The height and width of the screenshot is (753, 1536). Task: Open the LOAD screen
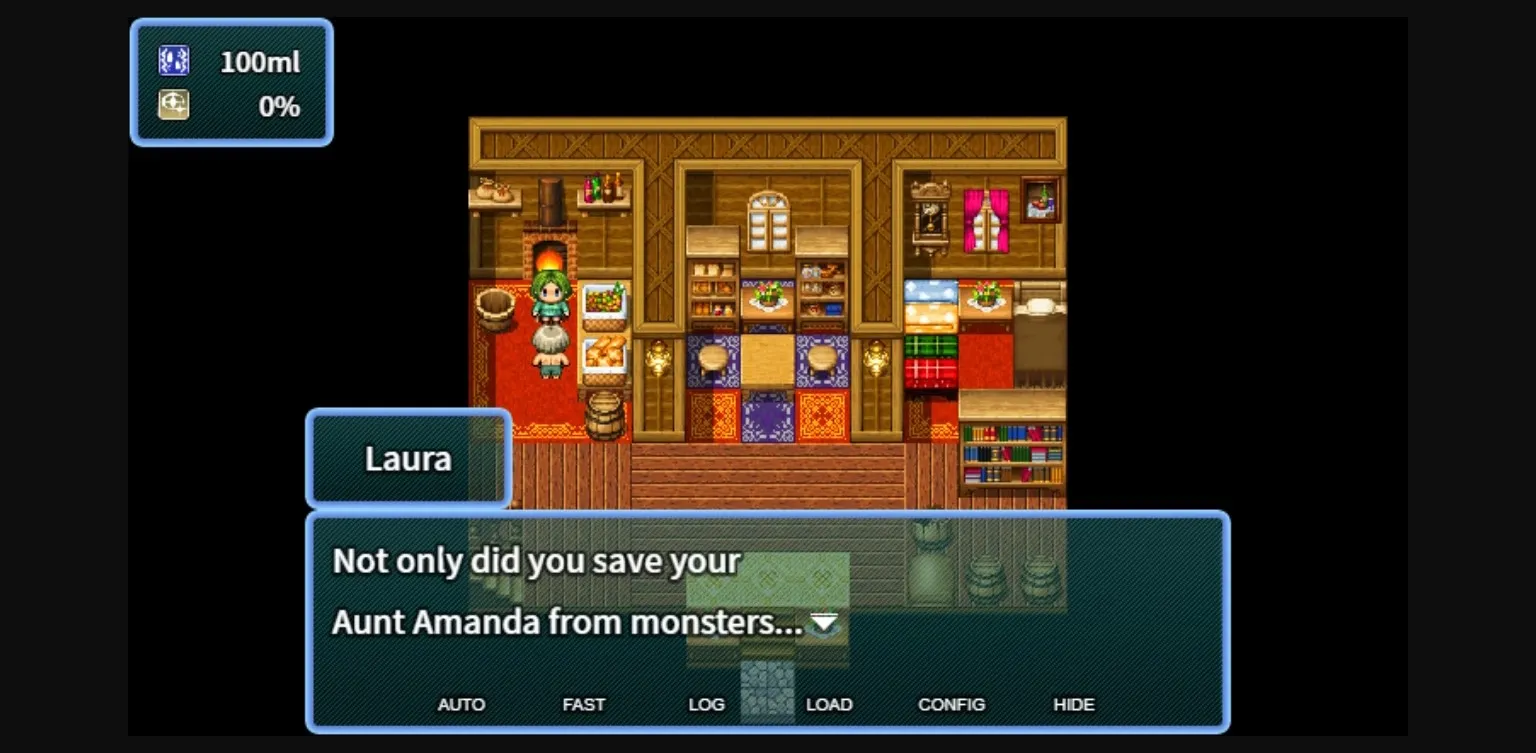830,704
